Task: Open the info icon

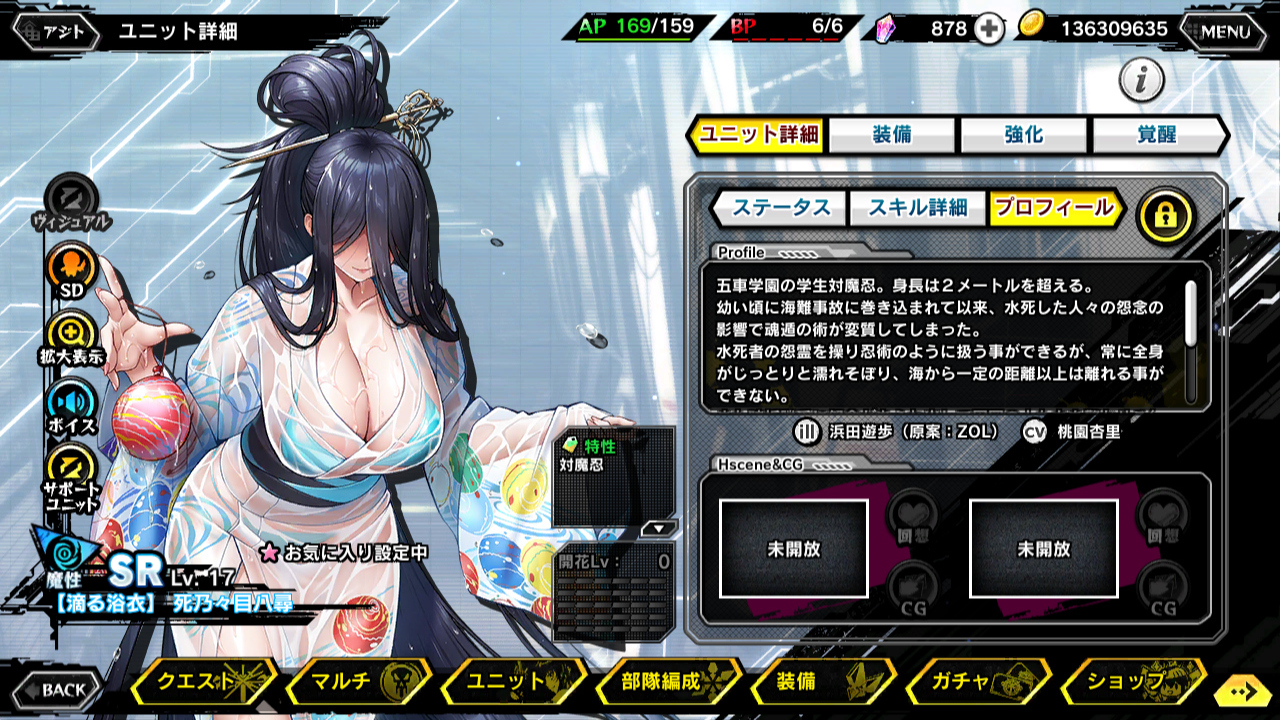Action: [x=1141, y=80]
